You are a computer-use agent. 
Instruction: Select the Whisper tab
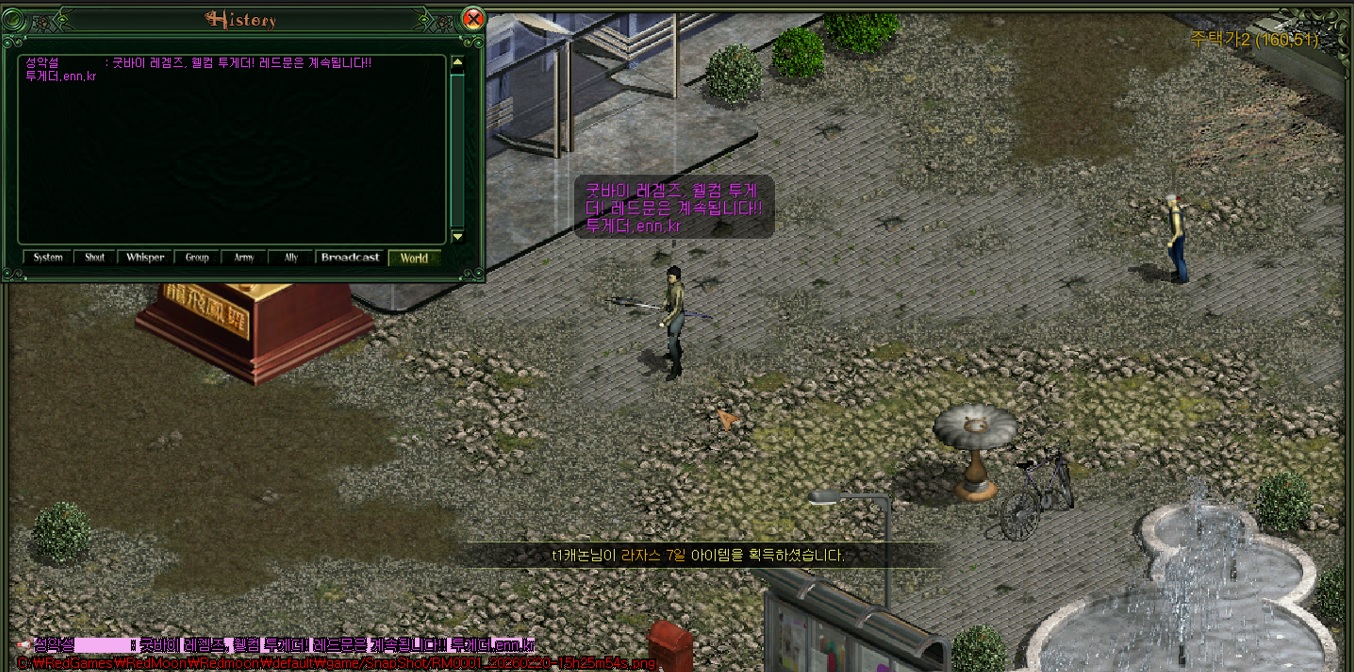(145, 257)
